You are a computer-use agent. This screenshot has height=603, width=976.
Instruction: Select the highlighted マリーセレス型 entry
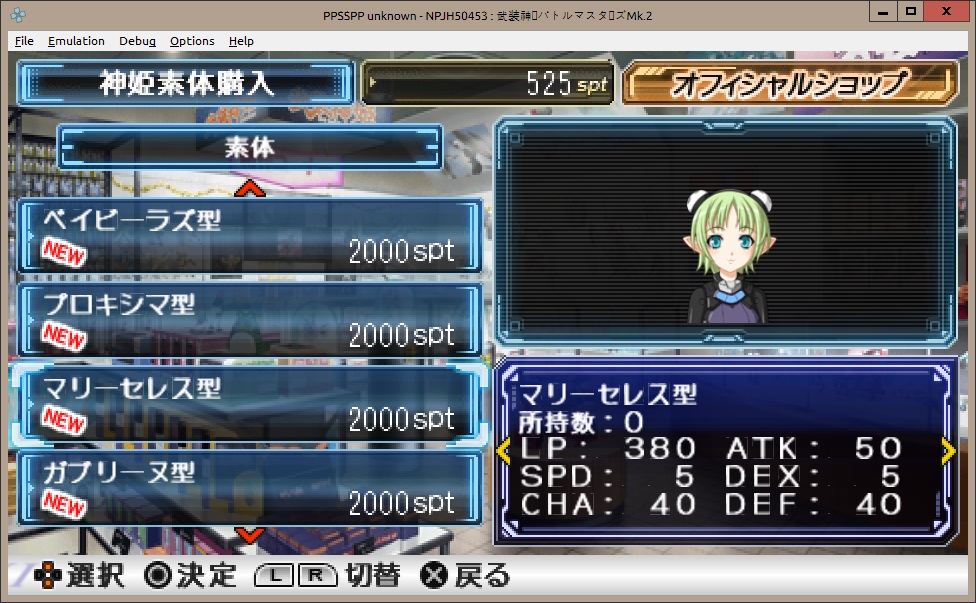[249, 403]
